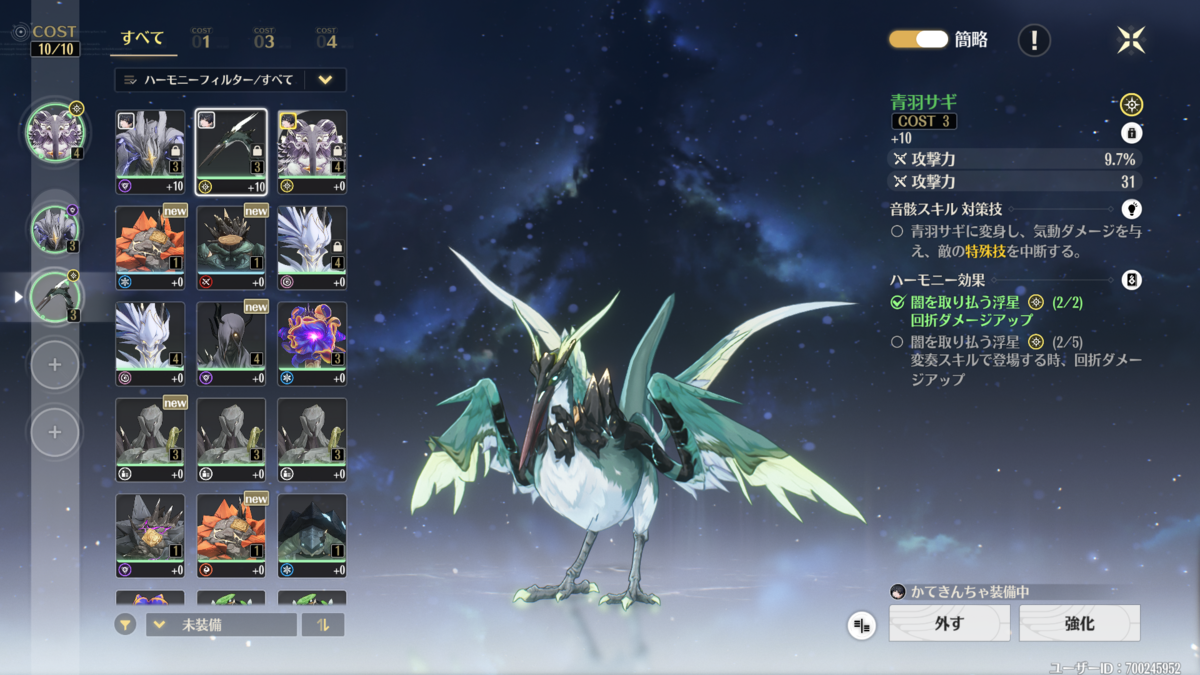The width and height of the screenshot is (1200, 675).
Task: Click the 外す unequip button
Action: tap(949, 623)
